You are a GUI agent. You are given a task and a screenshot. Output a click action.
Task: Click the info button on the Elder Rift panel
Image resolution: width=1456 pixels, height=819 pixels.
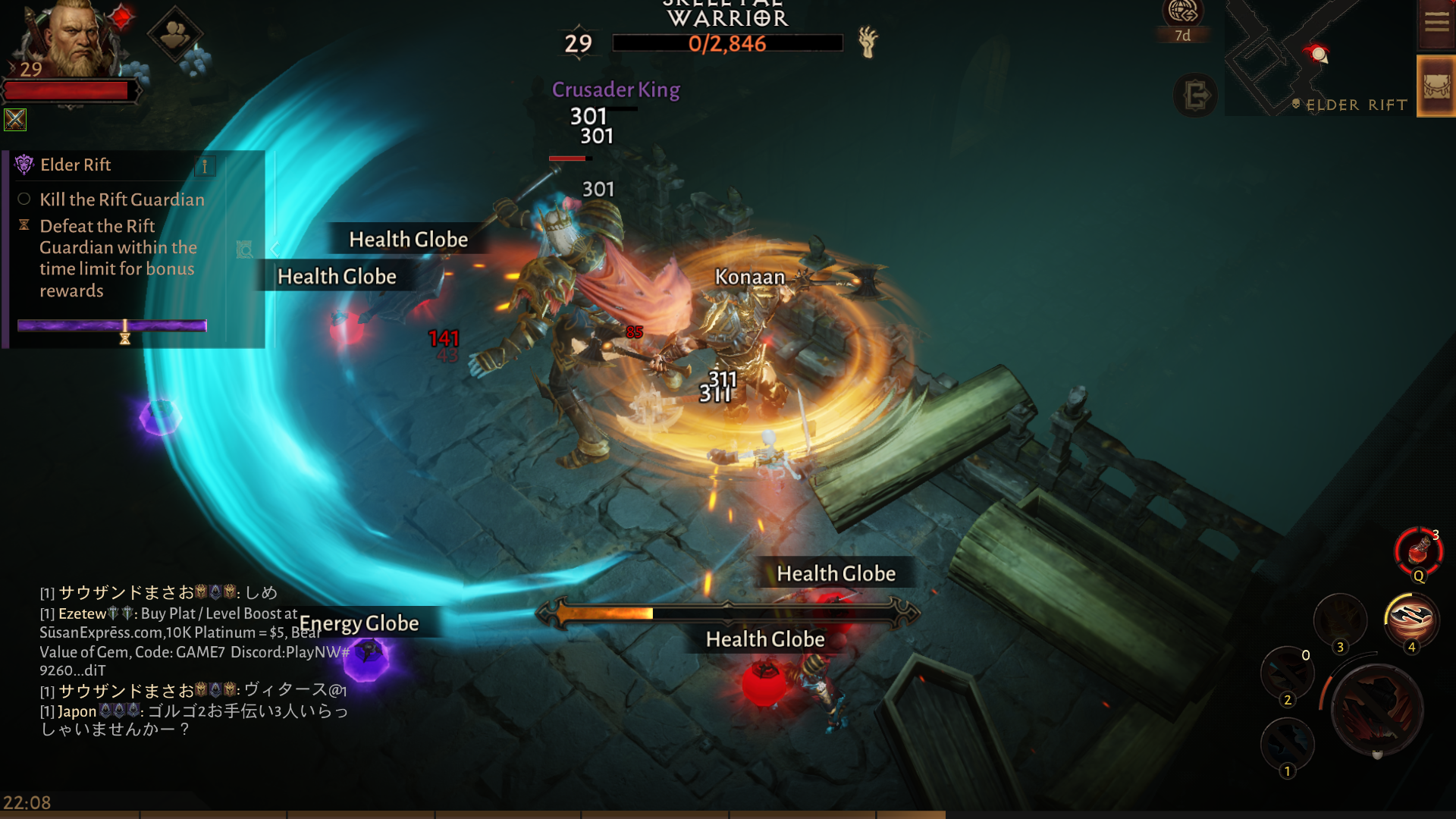coord(204,165)
